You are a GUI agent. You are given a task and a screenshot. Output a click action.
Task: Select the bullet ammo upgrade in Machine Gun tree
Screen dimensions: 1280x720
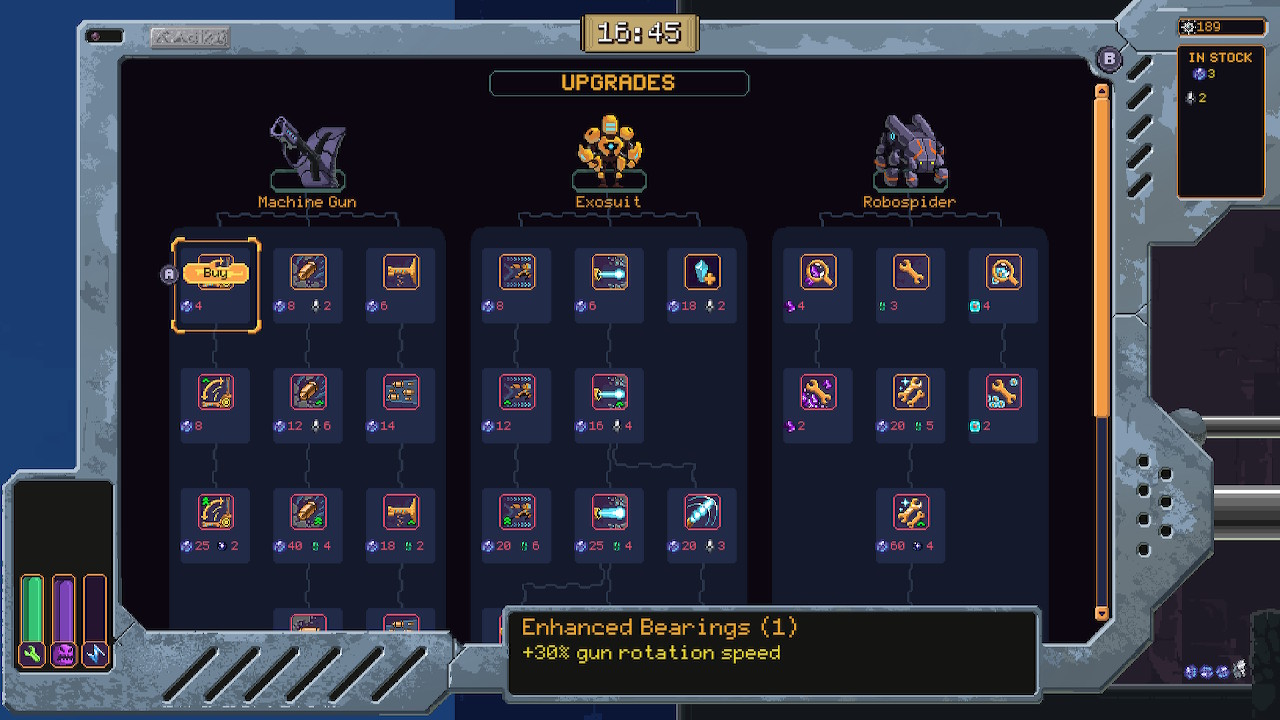[x=307, y=270]
